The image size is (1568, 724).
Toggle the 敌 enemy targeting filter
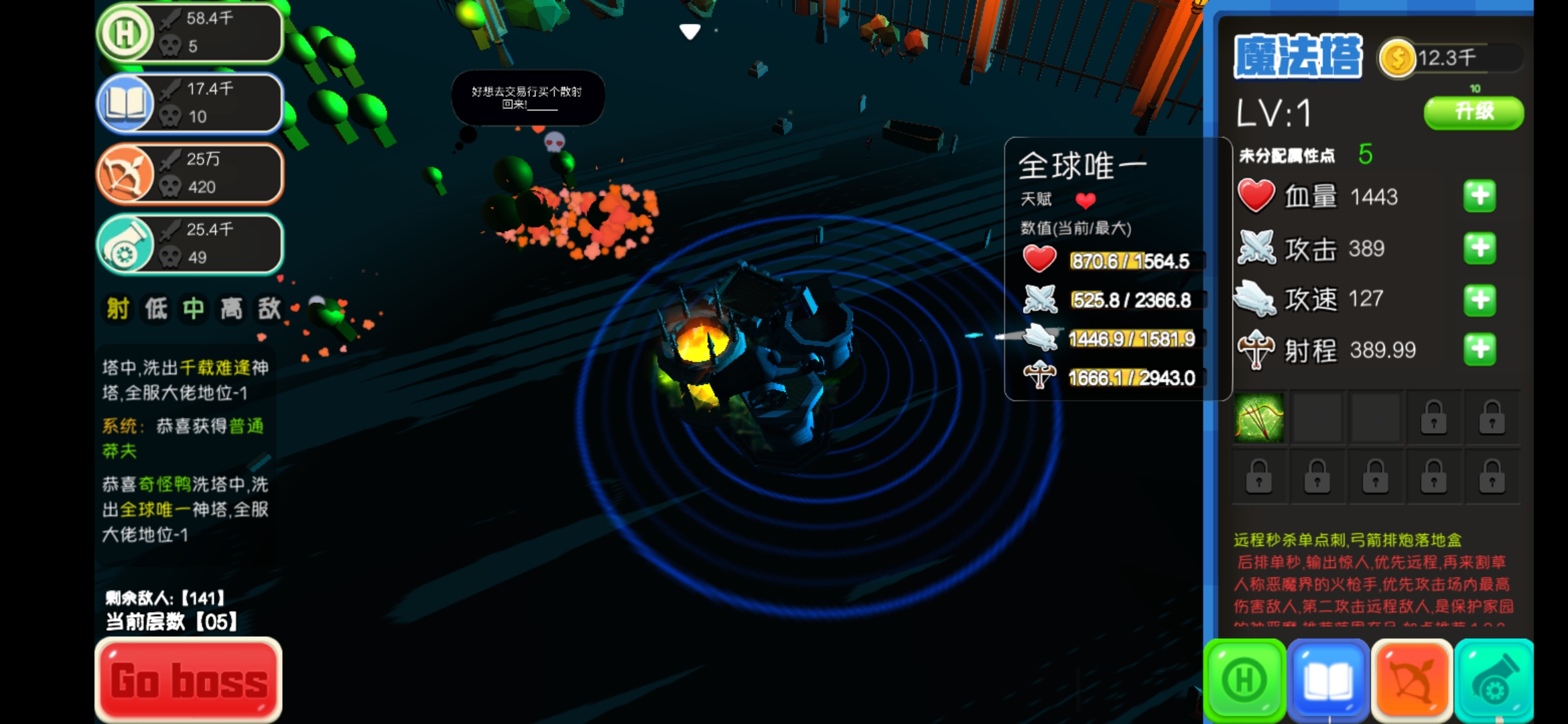click(269, 309)
